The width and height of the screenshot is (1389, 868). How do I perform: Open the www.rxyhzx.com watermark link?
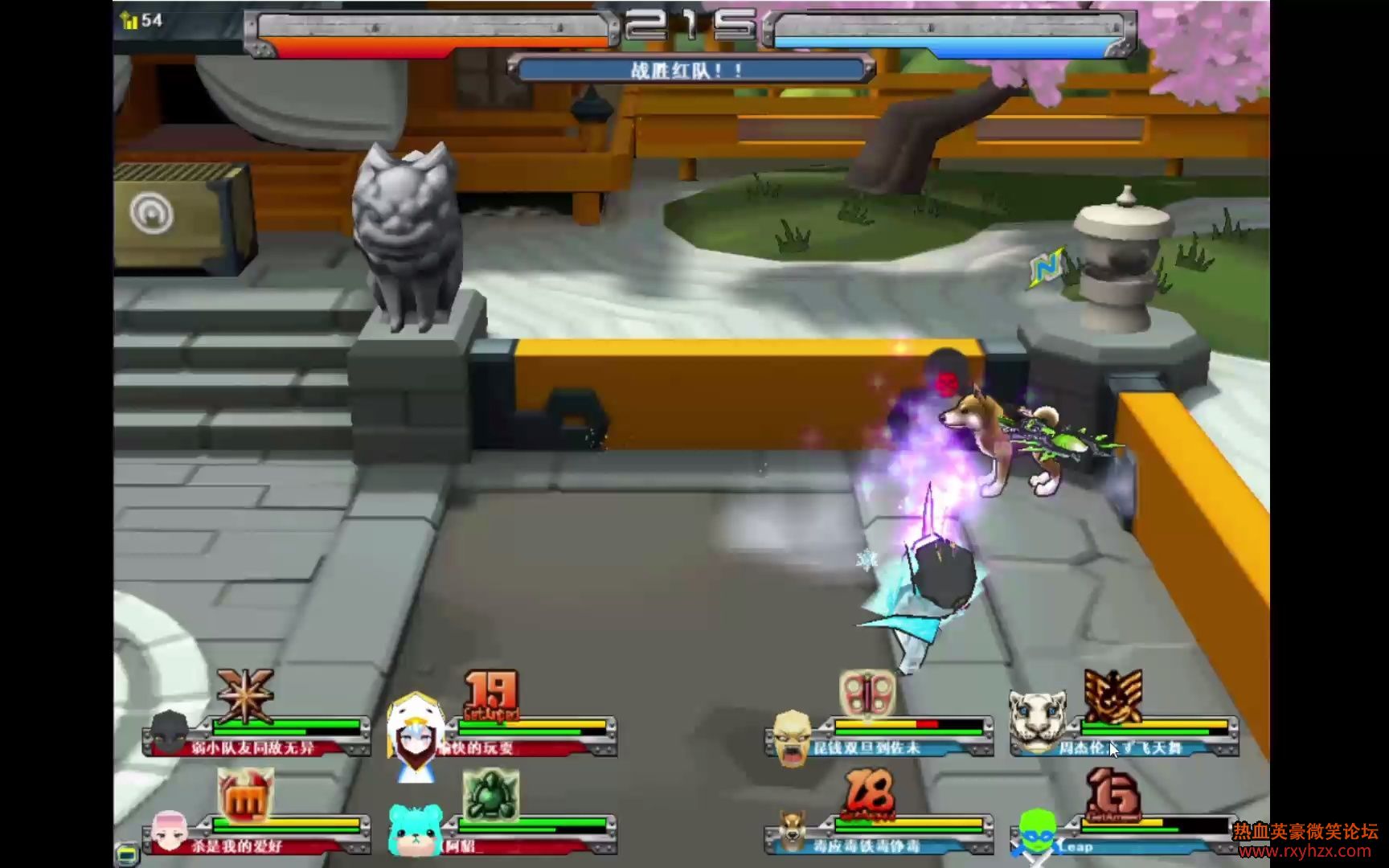pyautogui.click(x=1305, y=851)
